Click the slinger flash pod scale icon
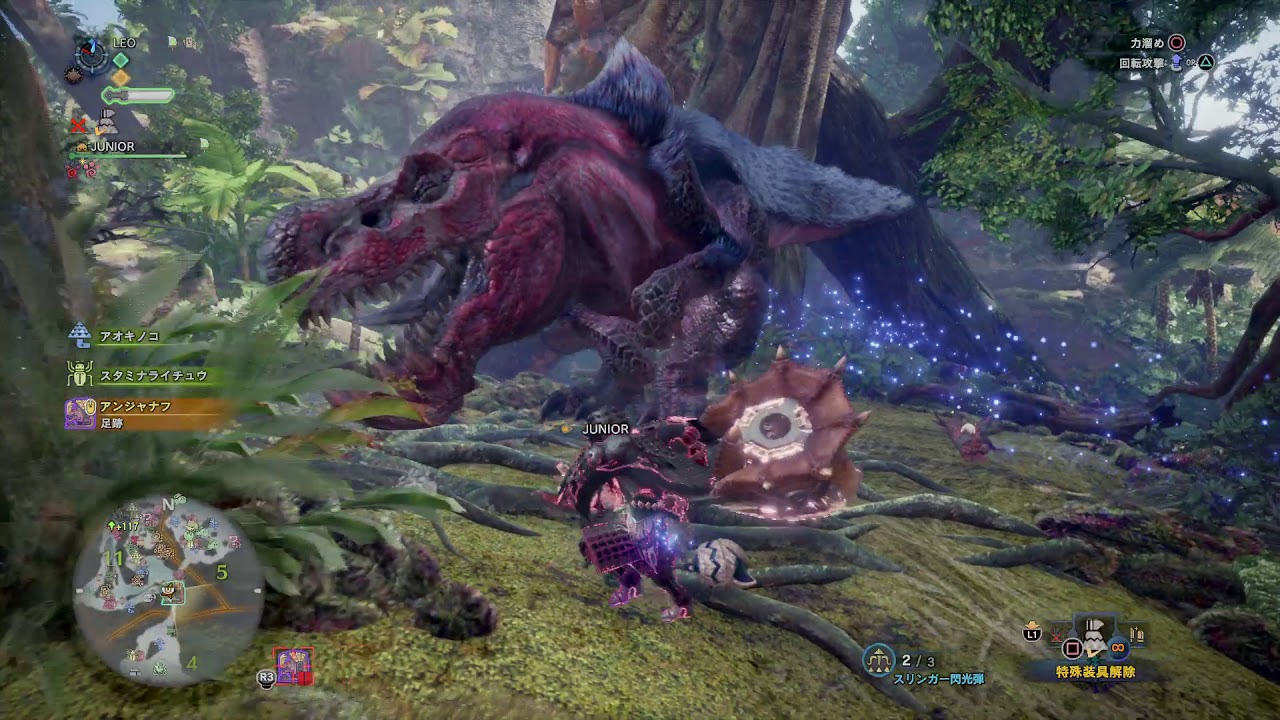Image resolution: width=1280 pixels, height=720 pixels. [x=880, y=658]
